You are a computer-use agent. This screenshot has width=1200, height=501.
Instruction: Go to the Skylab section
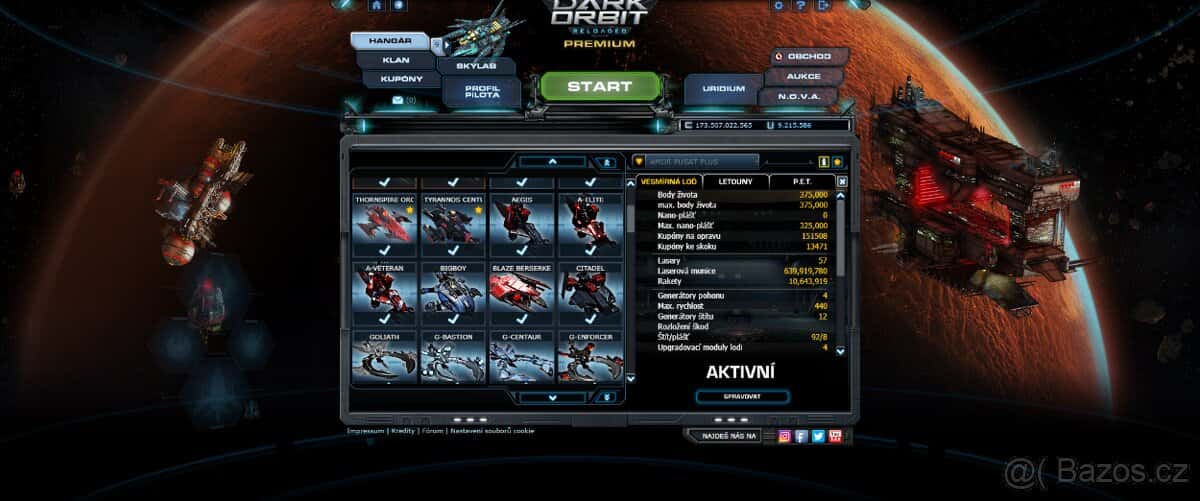point(476,66)
